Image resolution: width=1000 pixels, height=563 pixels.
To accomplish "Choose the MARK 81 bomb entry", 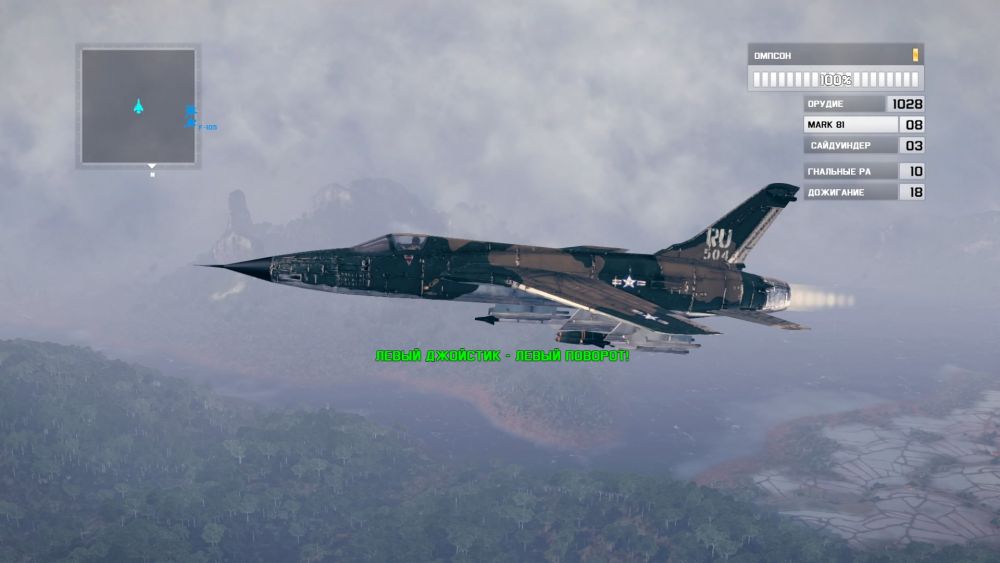I will [850, 125].
